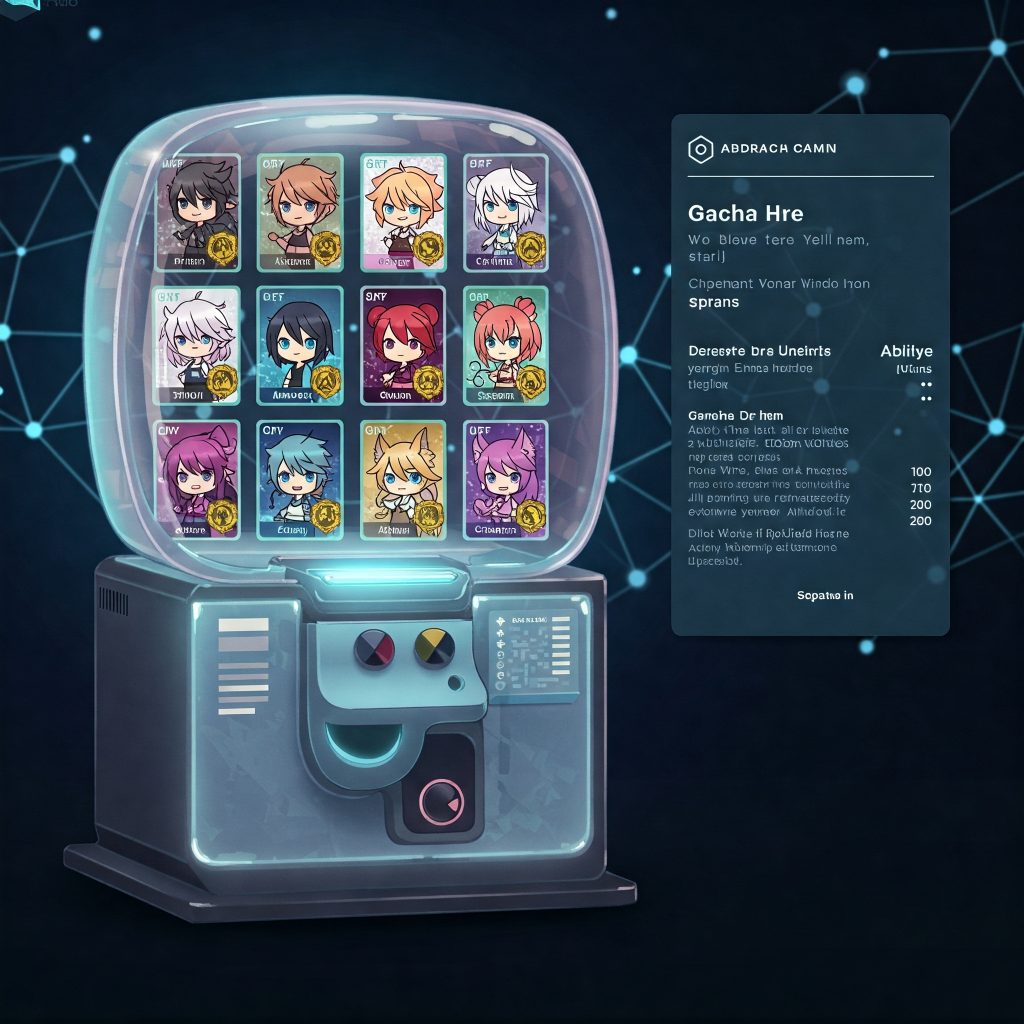Click the hexagon icon in the panel header

[700, 149]
